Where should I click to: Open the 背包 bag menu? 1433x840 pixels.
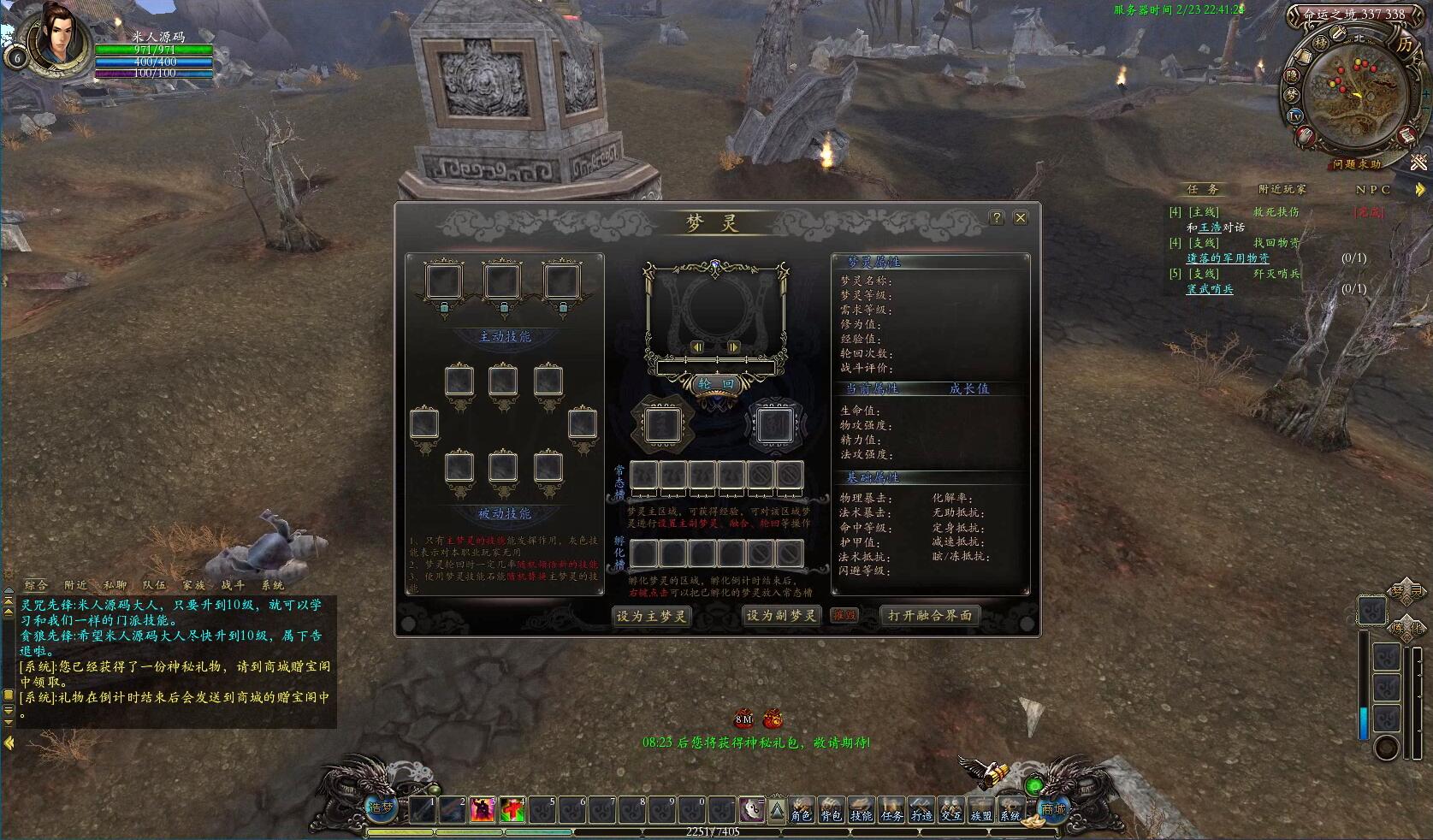[831, 810]
